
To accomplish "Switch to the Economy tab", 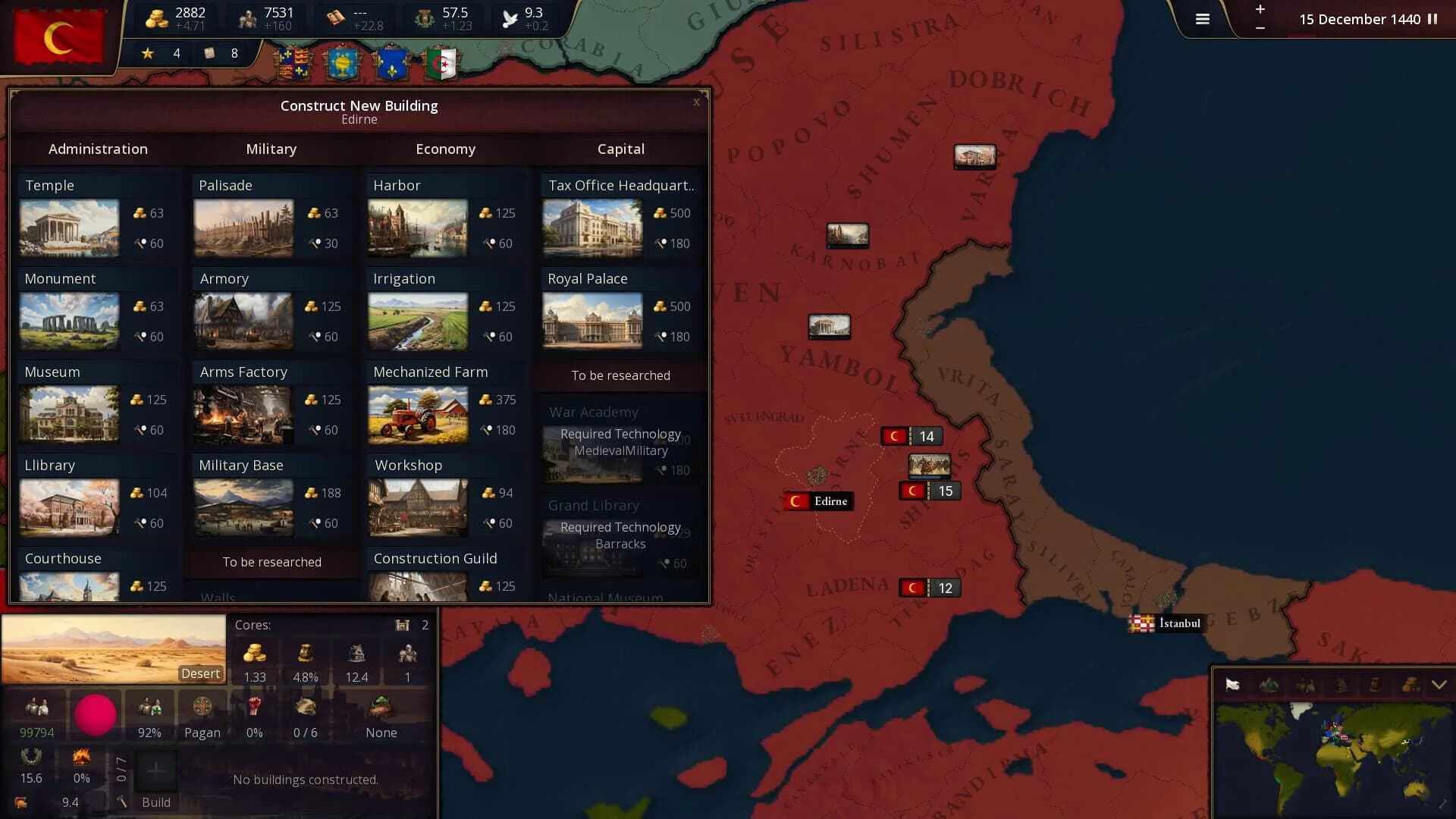I will 446,149.
